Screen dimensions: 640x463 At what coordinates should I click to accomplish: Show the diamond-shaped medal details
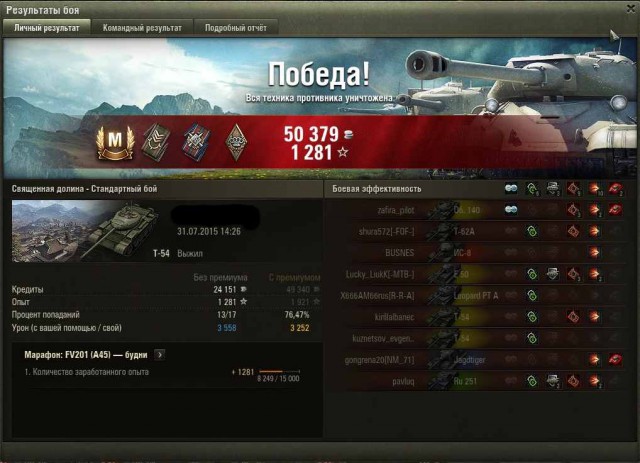click(x=236, y=140)
